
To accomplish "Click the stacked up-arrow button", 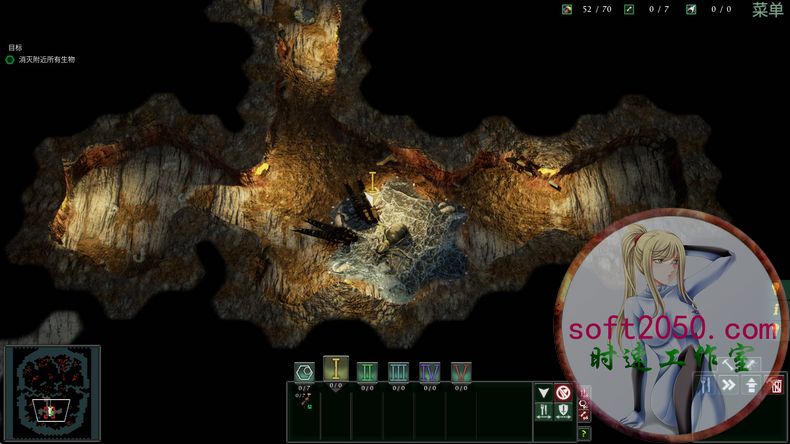I will click(x=751, y=385).
